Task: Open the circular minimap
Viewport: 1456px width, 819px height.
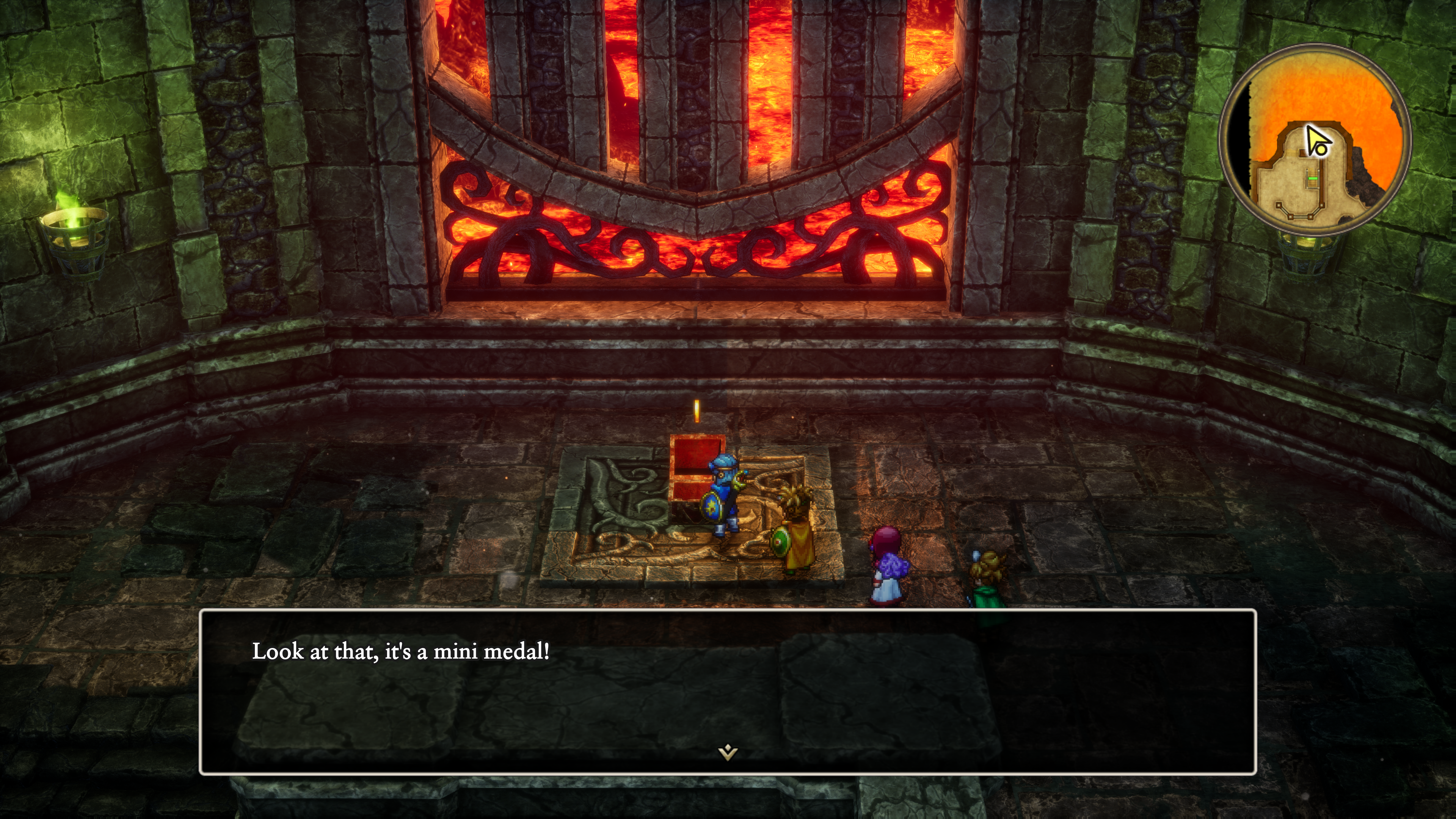Action: coord(1315,140)
